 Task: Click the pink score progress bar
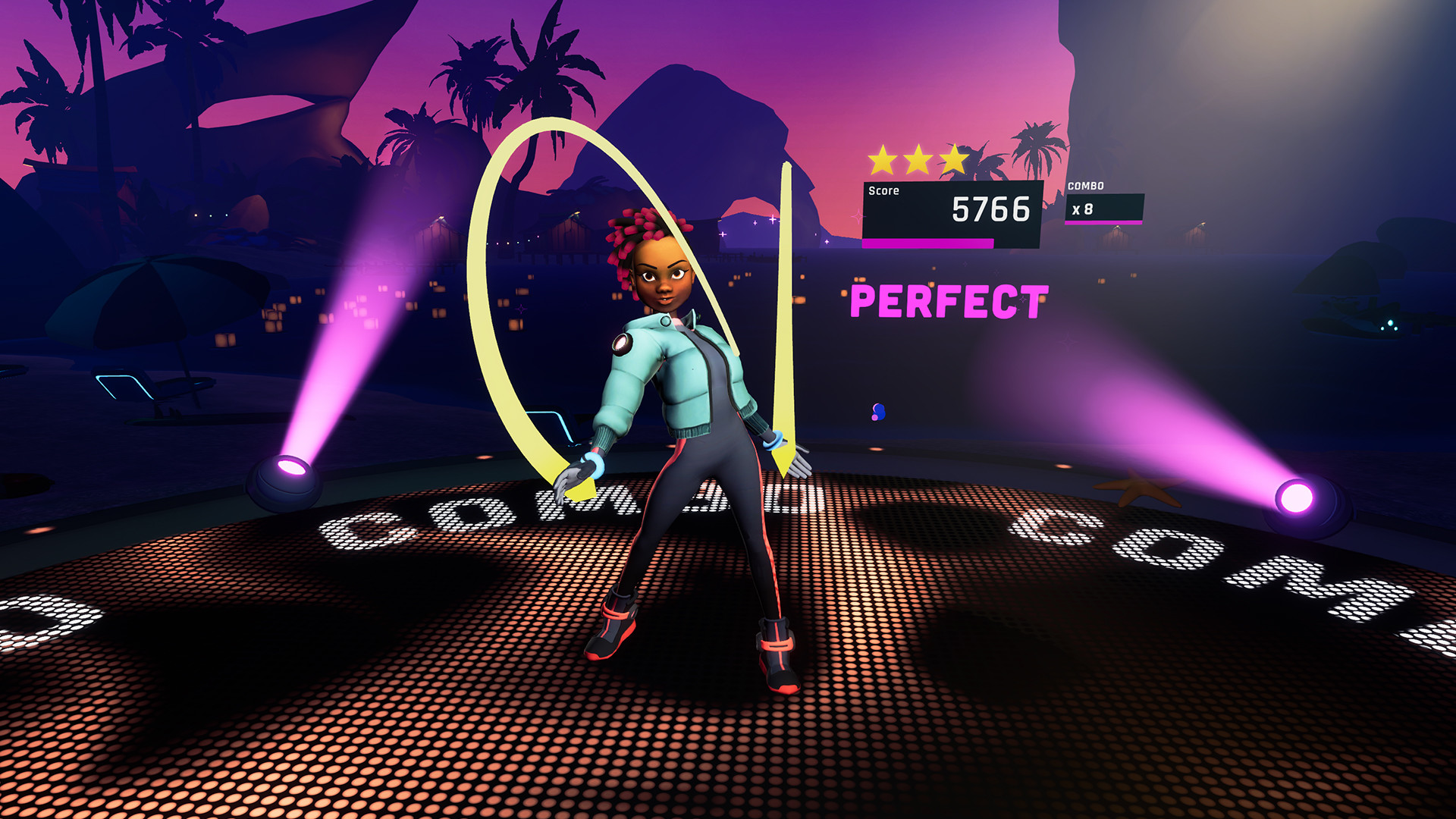pyautogui.click(x=927, y=244)
